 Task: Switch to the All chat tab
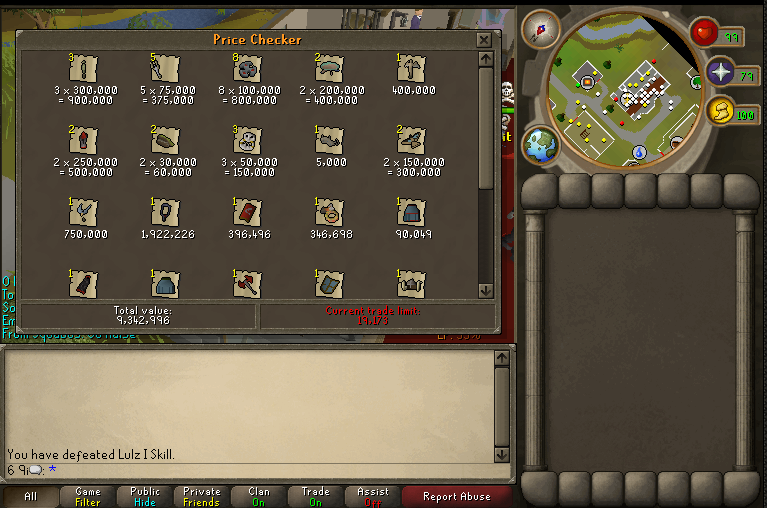30,496
